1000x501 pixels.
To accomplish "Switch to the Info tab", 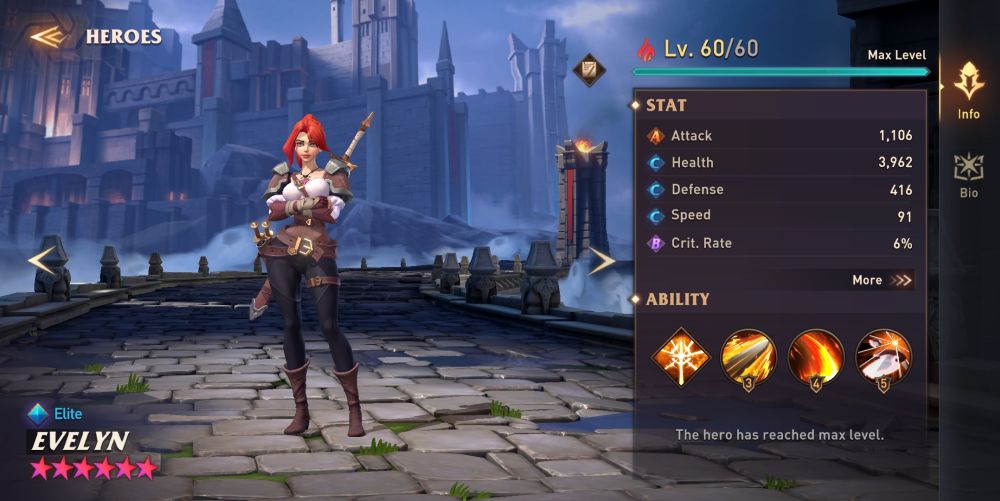I will coord(968,90).
